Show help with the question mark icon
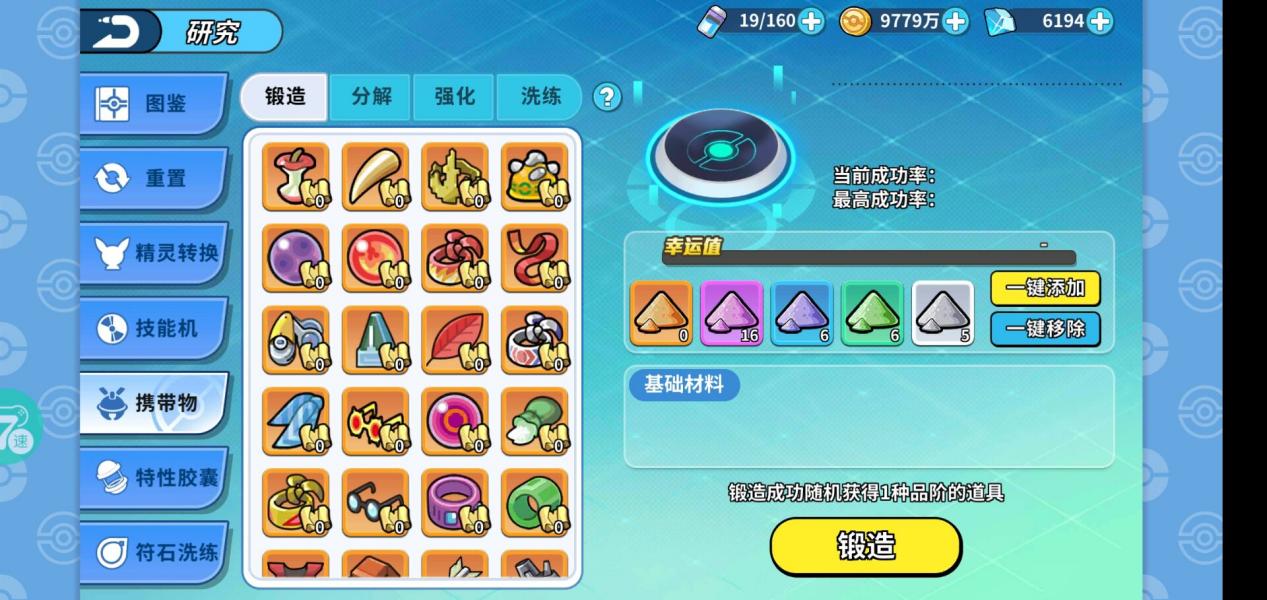 coord(607,97)
